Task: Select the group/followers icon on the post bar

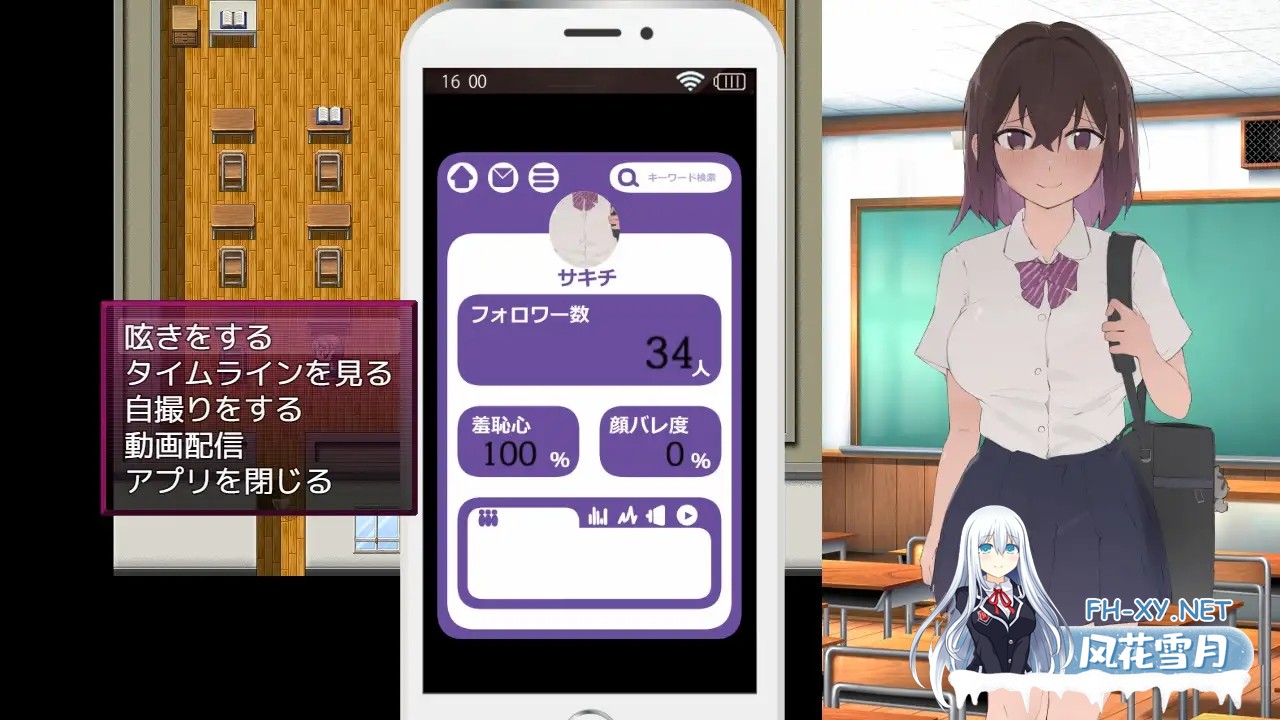Action: 489,514
